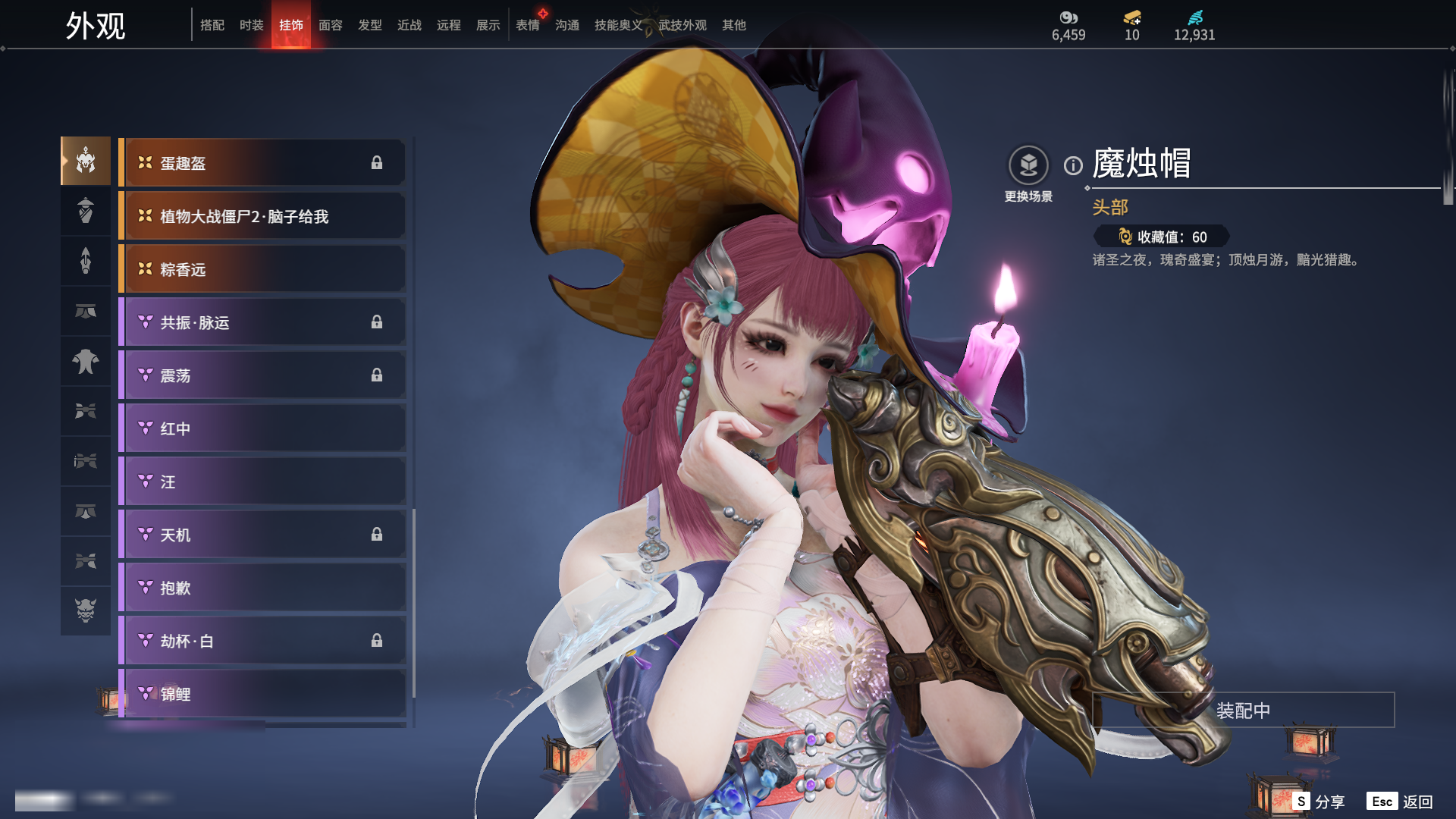Screen dimensions: 1456x819
Task: Open info icon beside 魔烛帽
Action: pos(1073,165)
